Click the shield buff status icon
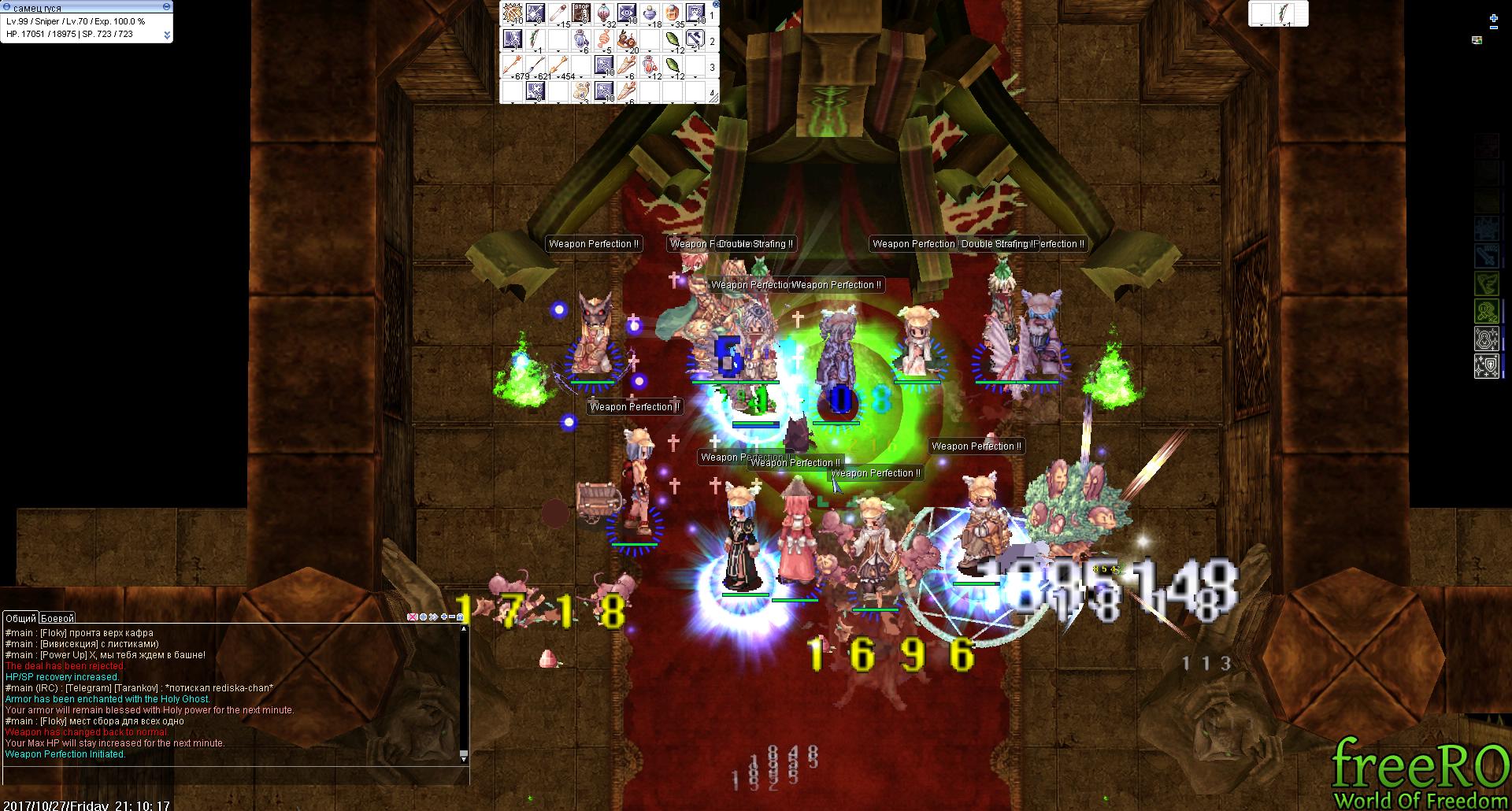 [x=1486, y=366]
